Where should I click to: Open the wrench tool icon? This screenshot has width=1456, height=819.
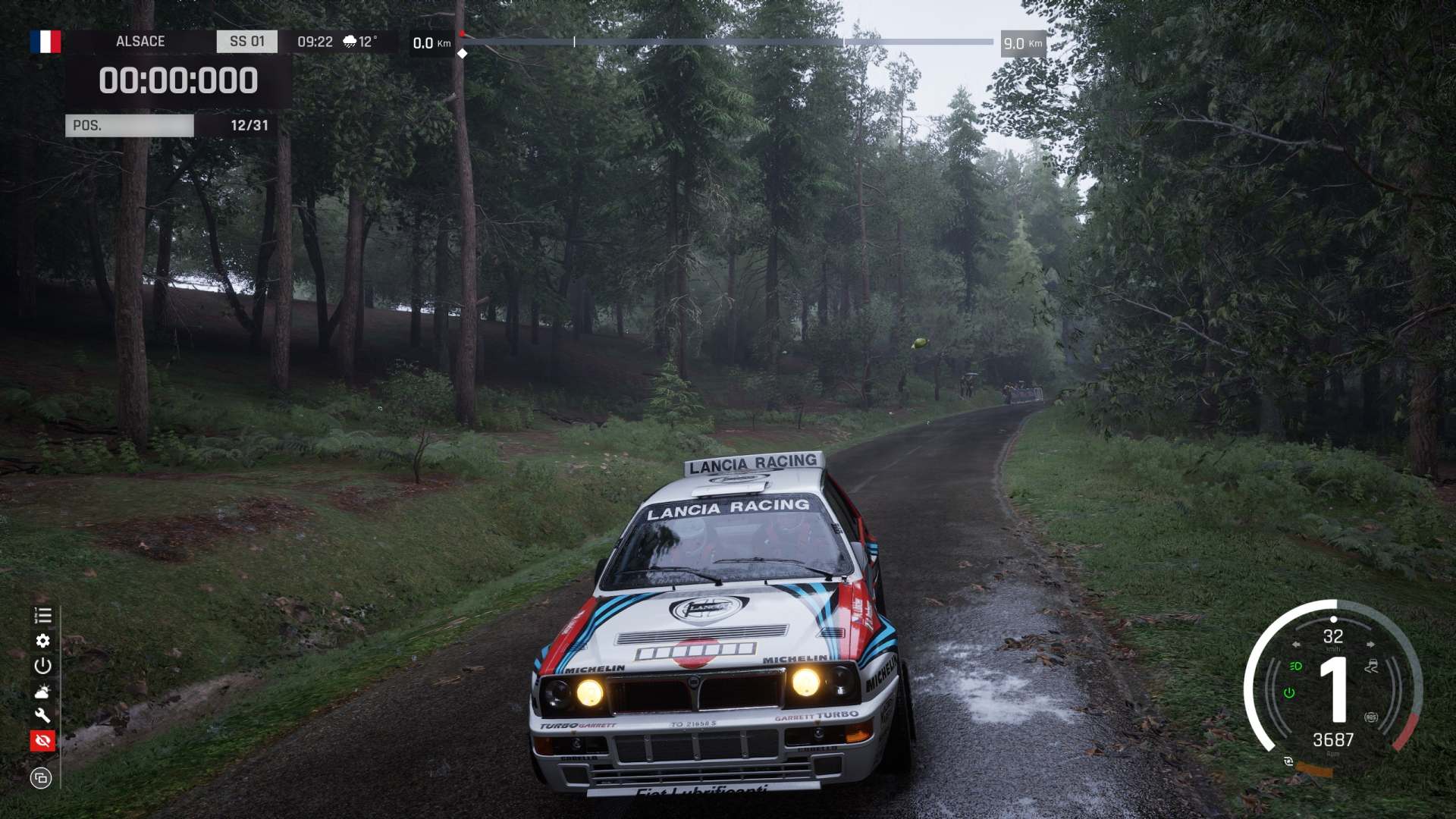point(42,715)
